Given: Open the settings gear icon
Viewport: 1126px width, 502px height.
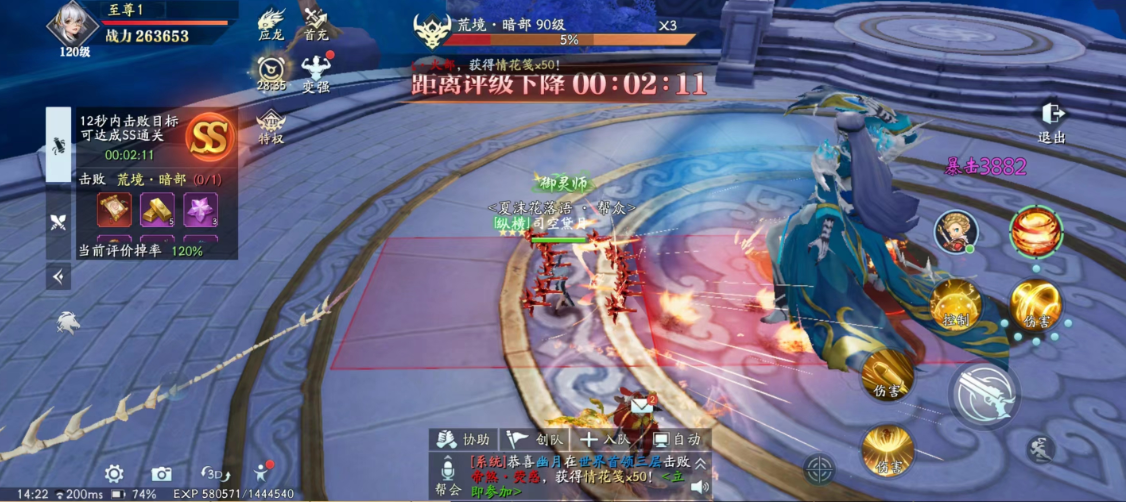Looking at the screenshot, I should (115, 474).
